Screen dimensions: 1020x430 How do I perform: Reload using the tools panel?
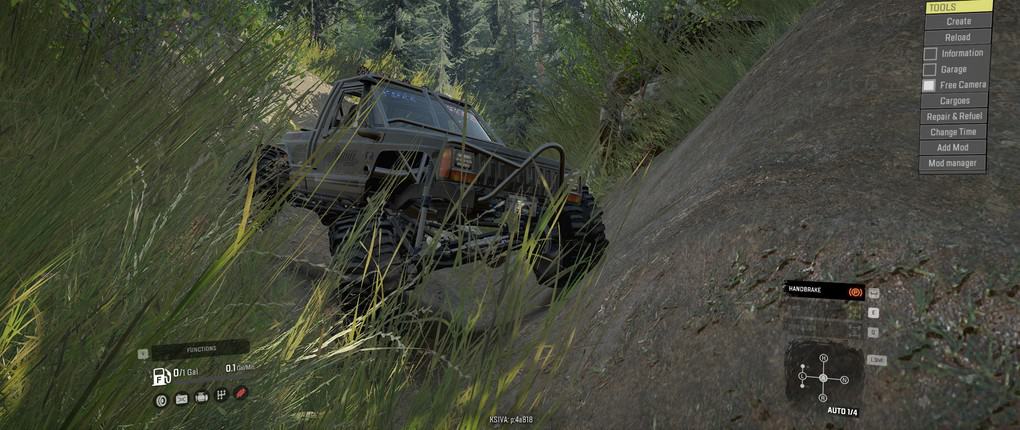tap(957, 37)
